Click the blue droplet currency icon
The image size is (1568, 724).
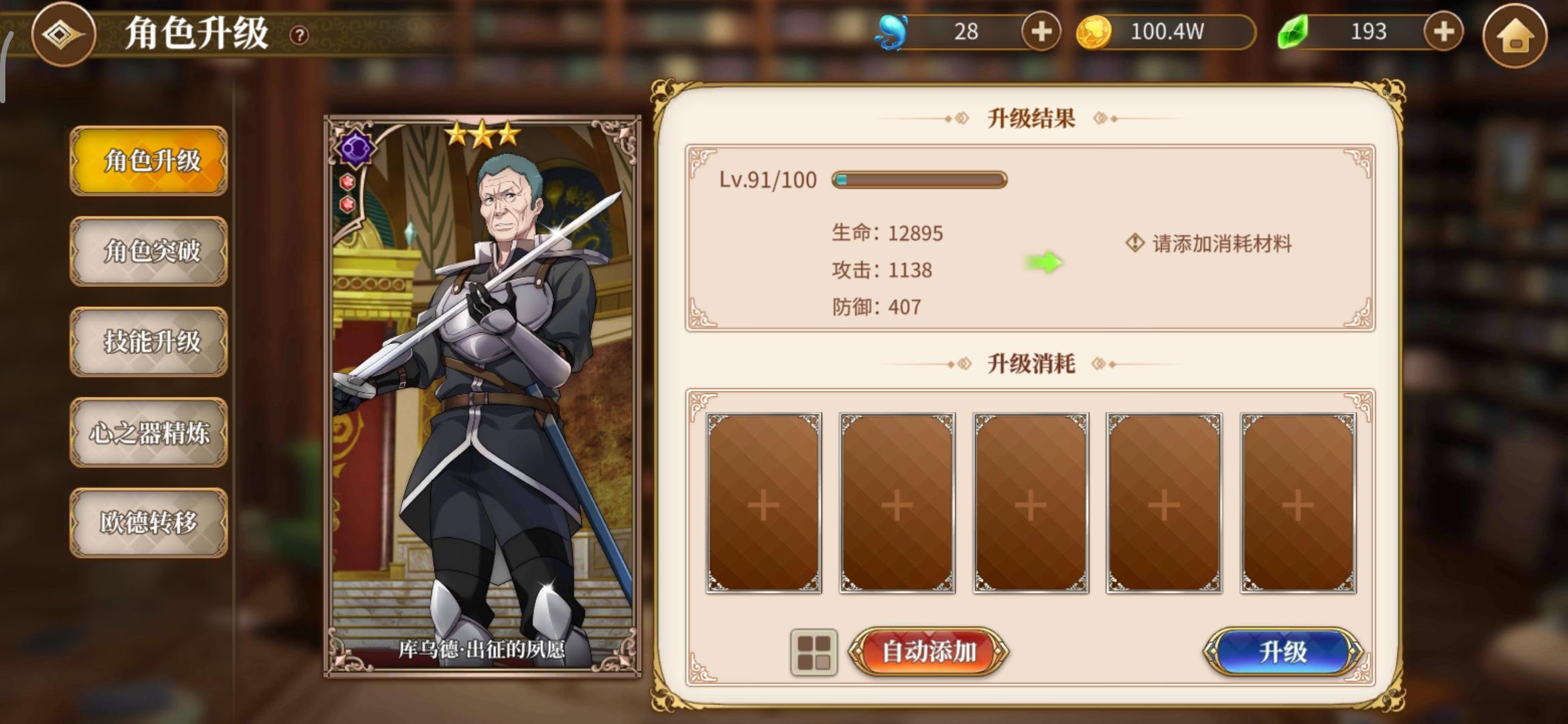[x=892, y=29]
